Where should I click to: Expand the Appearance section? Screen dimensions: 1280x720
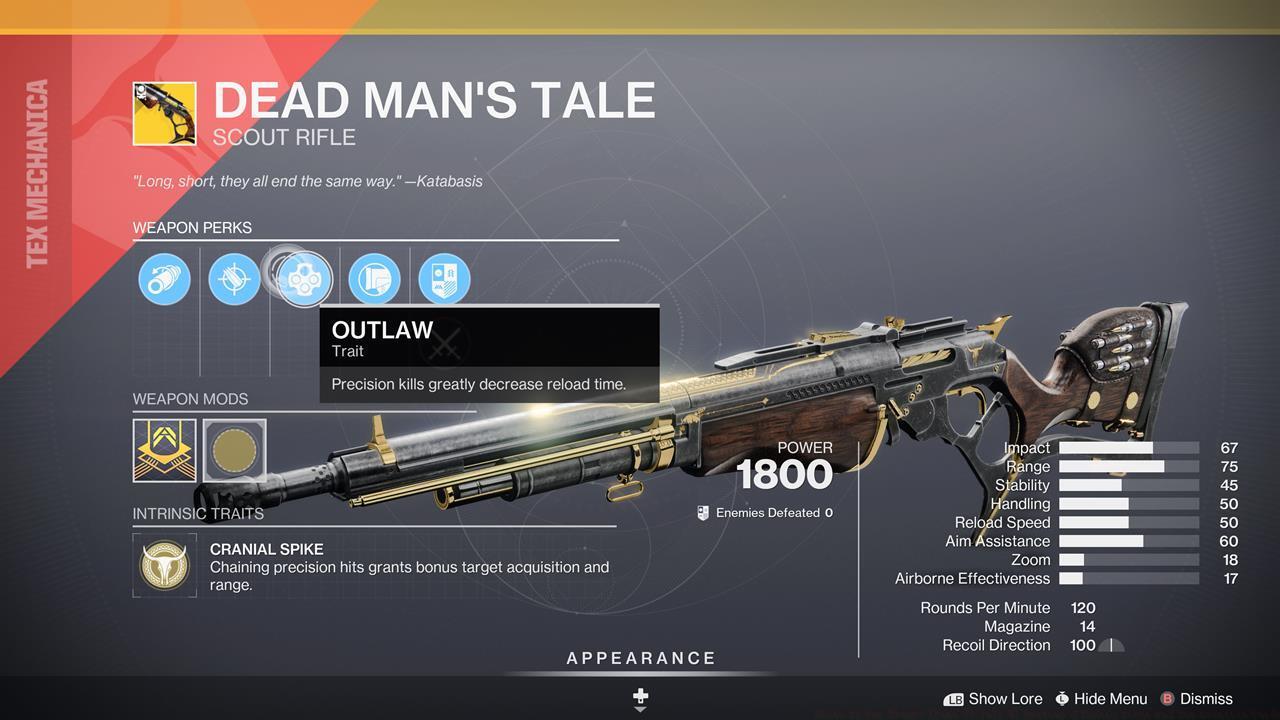tap(640, 658)
